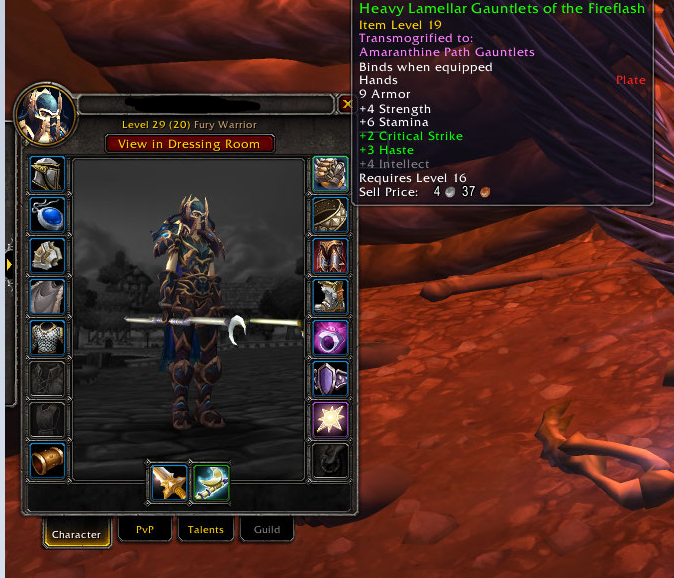674x578 pixels.
Task: Choose the plate boots slot
Action: tap(330, 297)
